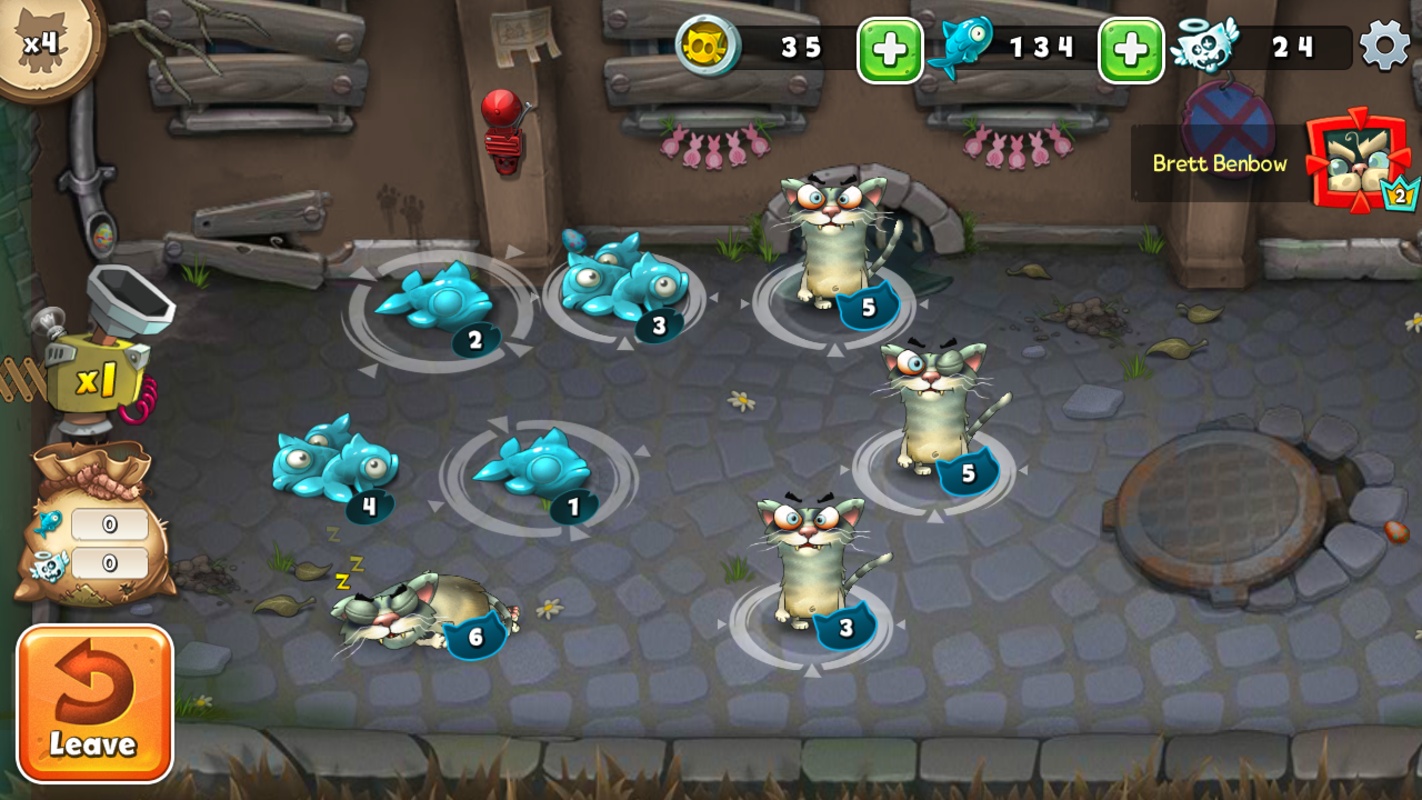Click the orange Leave button
Screen dimensions: 1422x800
94,703
